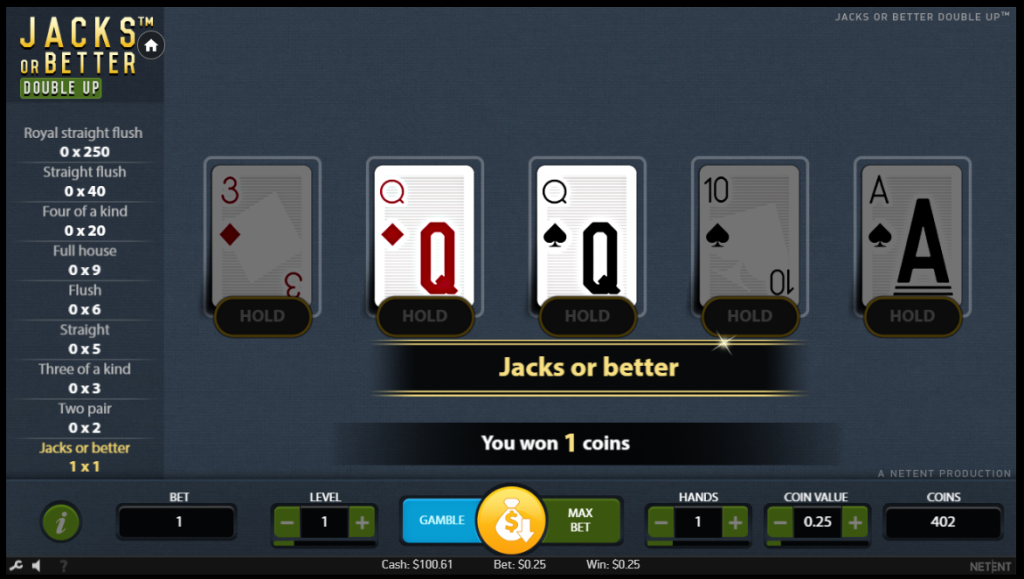Select the 3 of diamonds card
1024x579 pixels.
(x=262, y=232)
